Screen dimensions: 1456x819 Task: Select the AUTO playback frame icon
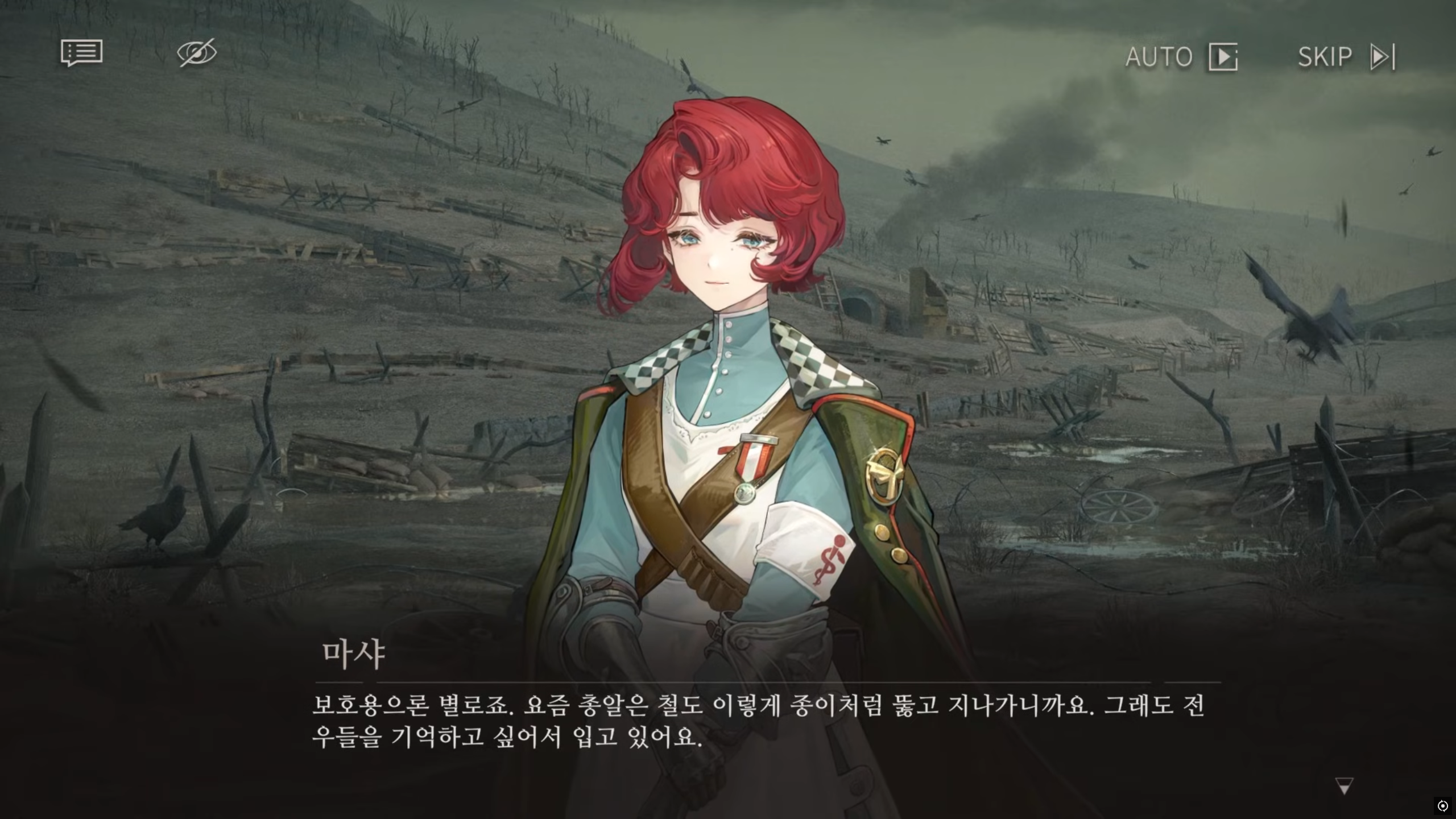(x=1223, y=57)
